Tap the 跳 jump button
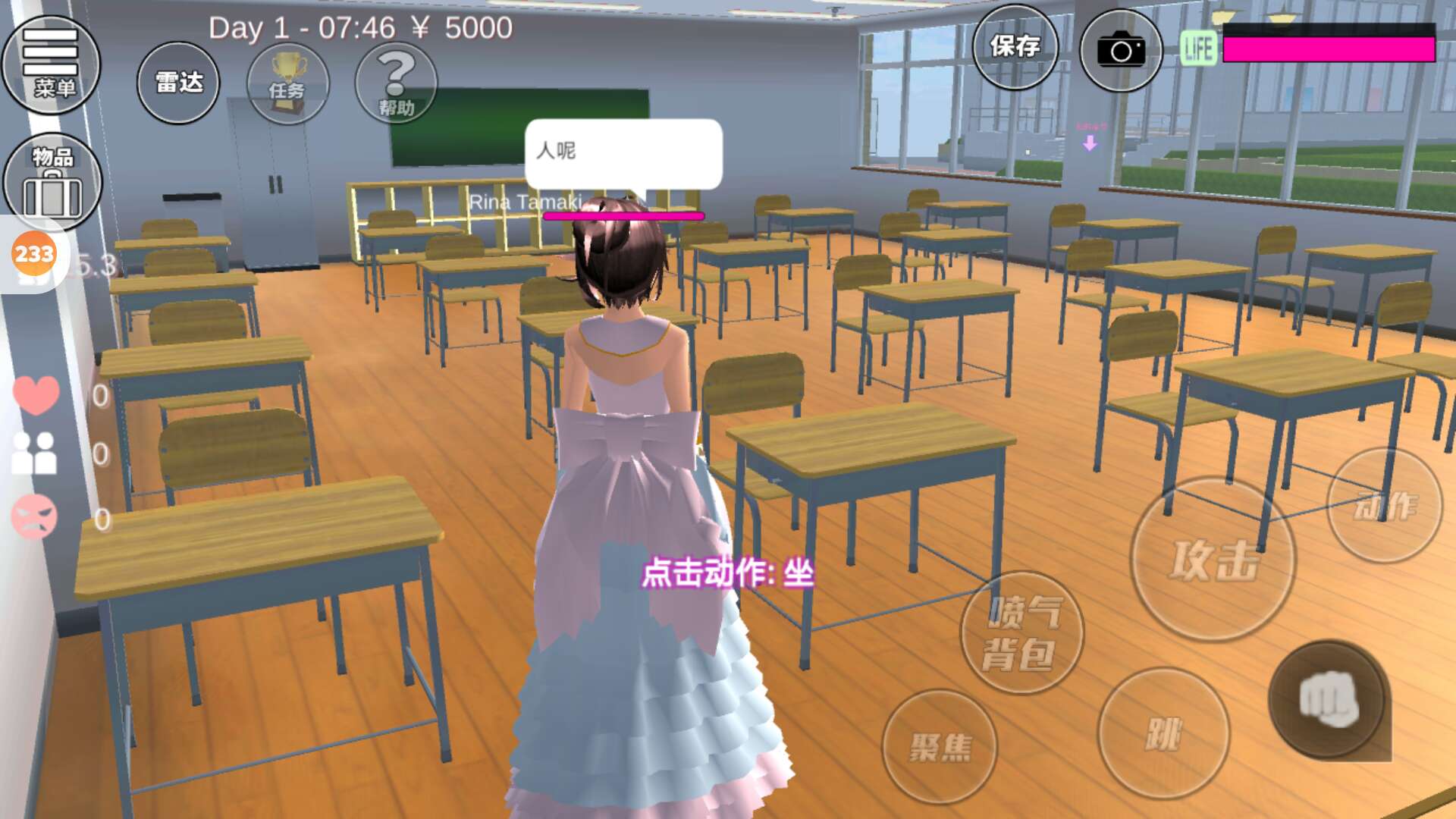Image resolution: width=1456 pixels, height=819 pixels. pyautogui.click(x=1163, y=733)
